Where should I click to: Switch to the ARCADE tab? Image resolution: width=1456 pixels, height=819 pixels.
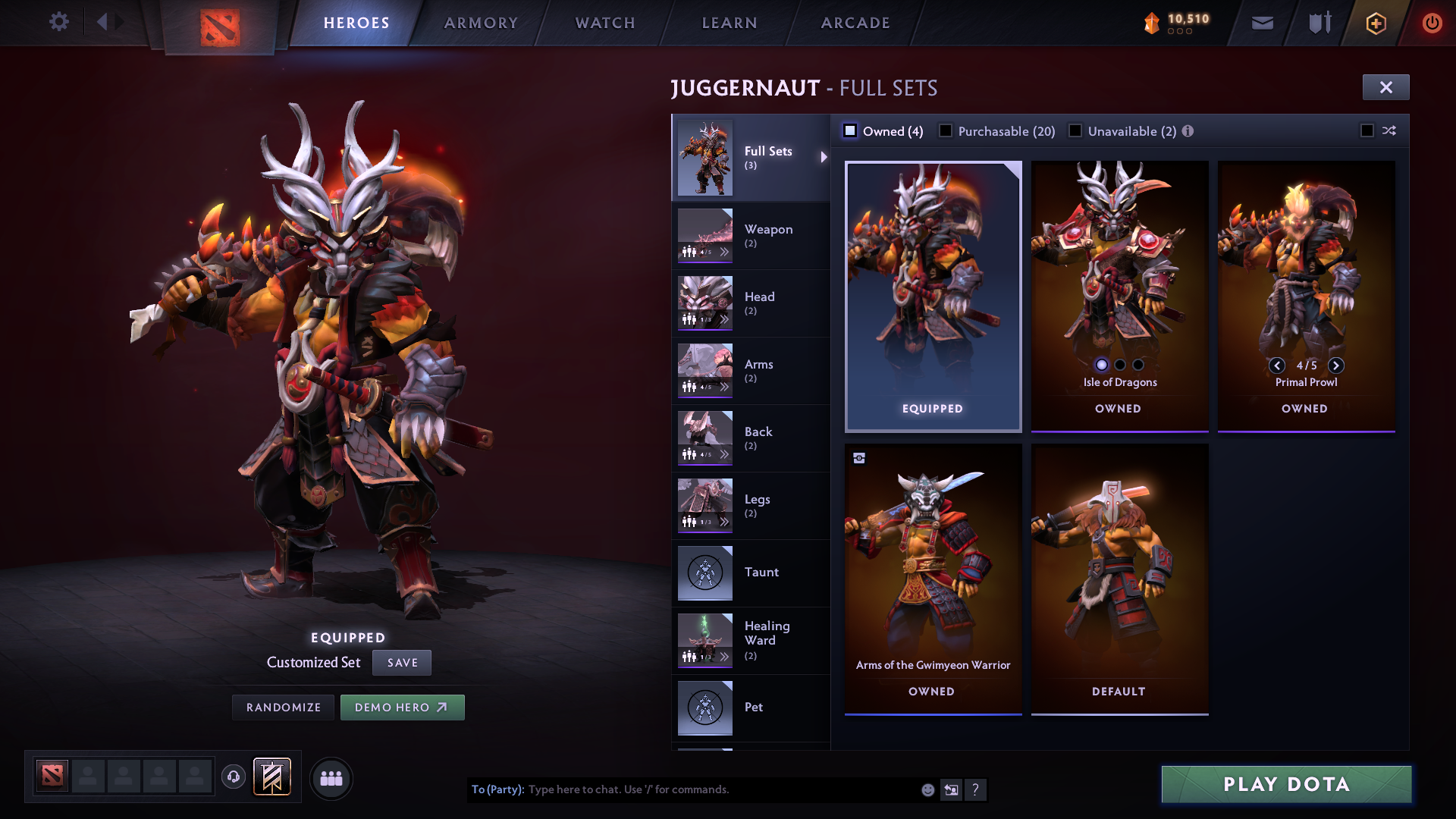(855, 22)
